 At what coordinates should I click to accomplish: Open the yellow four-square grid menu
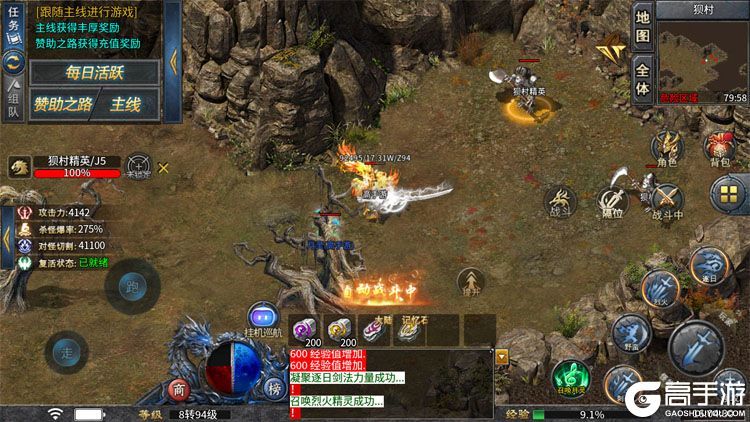click(727, 192)
